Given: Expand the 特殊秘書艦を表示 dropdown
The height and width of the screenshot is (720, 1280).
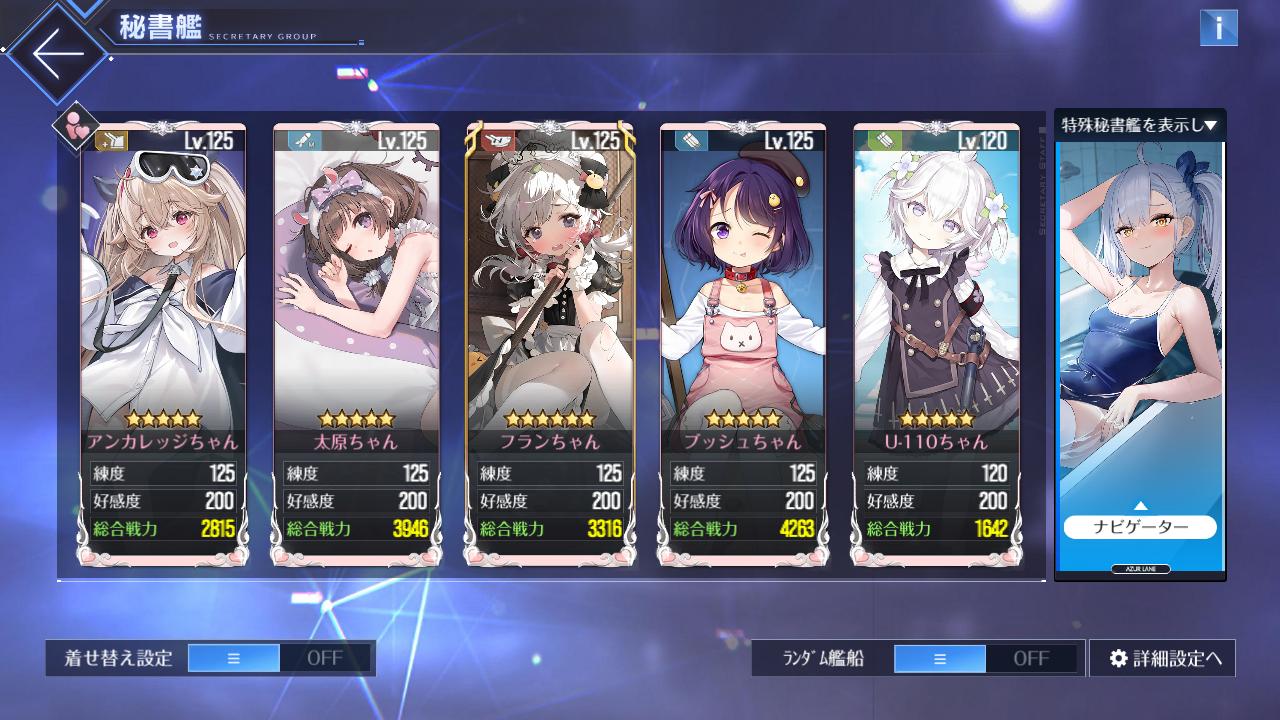Looking at the screenshot, I should point(1139,125).
